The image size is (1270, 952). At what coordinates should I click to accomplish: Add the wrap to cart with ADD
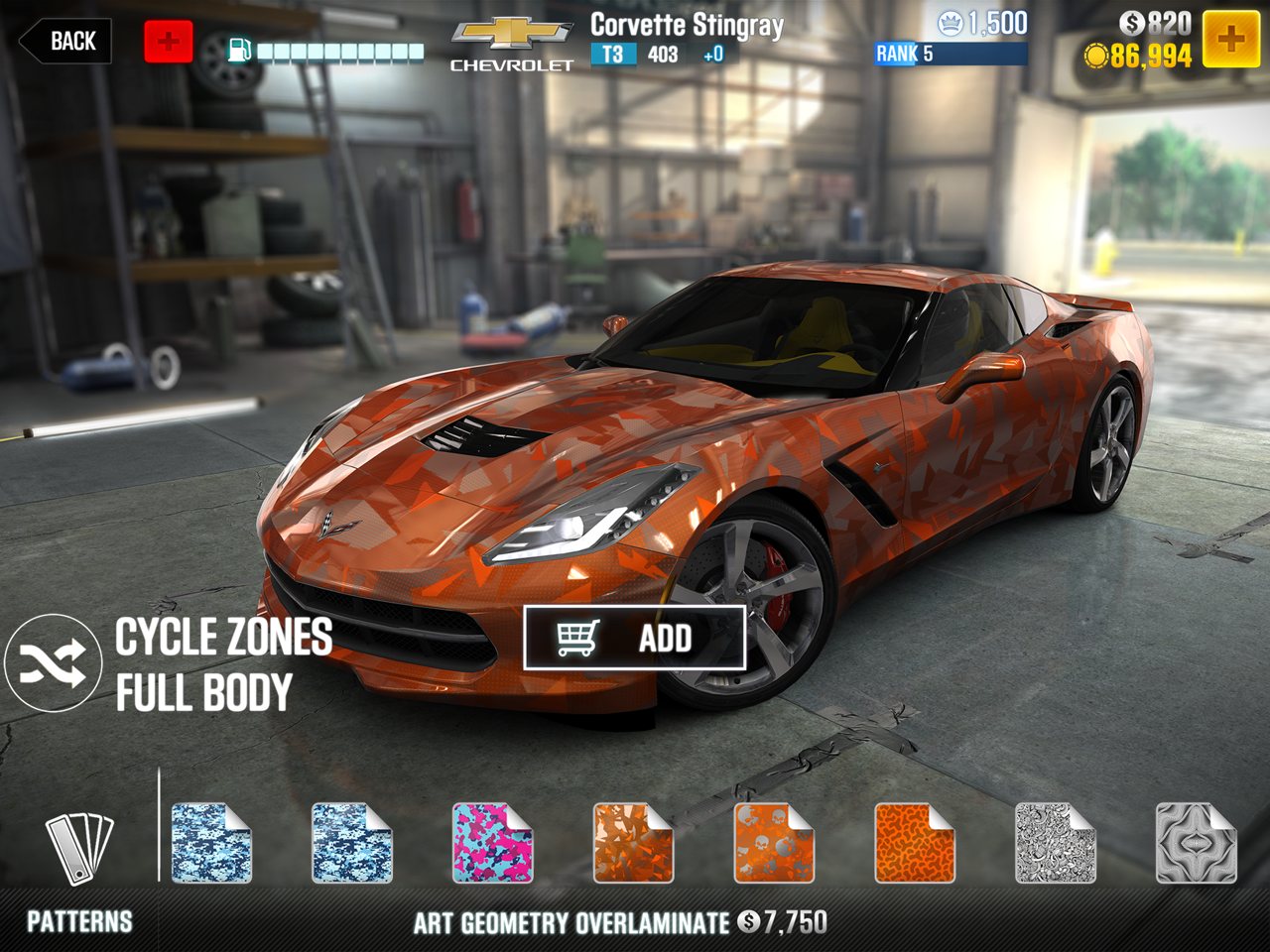click(x=635, y=638)
